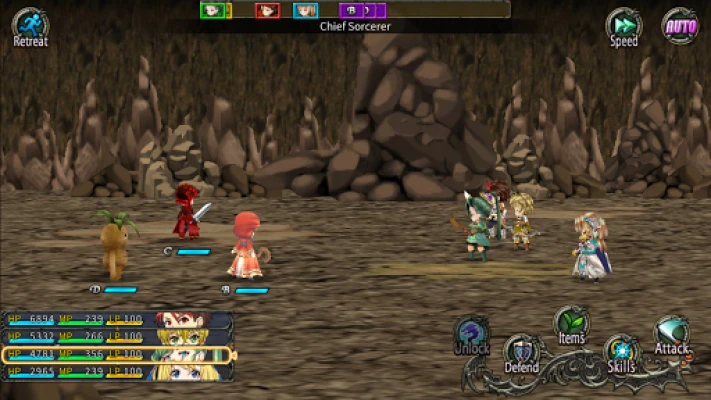The height and width of the screenshot is (400, 711).
Task: Choose the Attack command
Action: (x=671, y=335)
